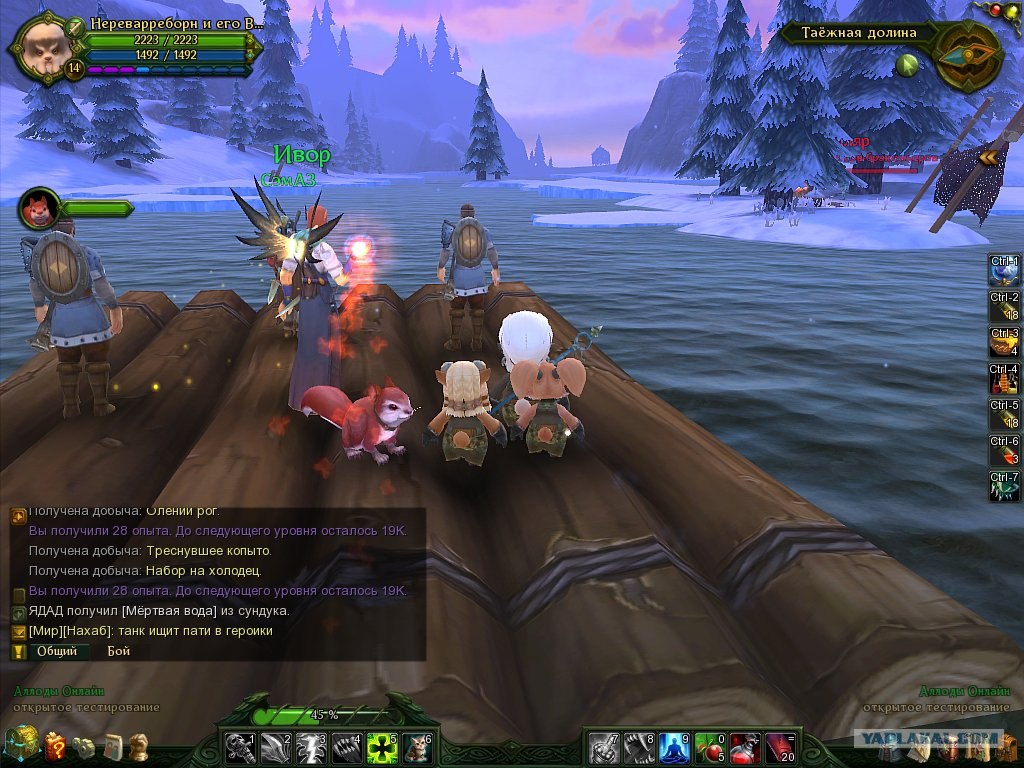Click the player's gibberling portrait
This screenshot has width=1024, height=768.
pyautogui.click(x=42, y=44)
